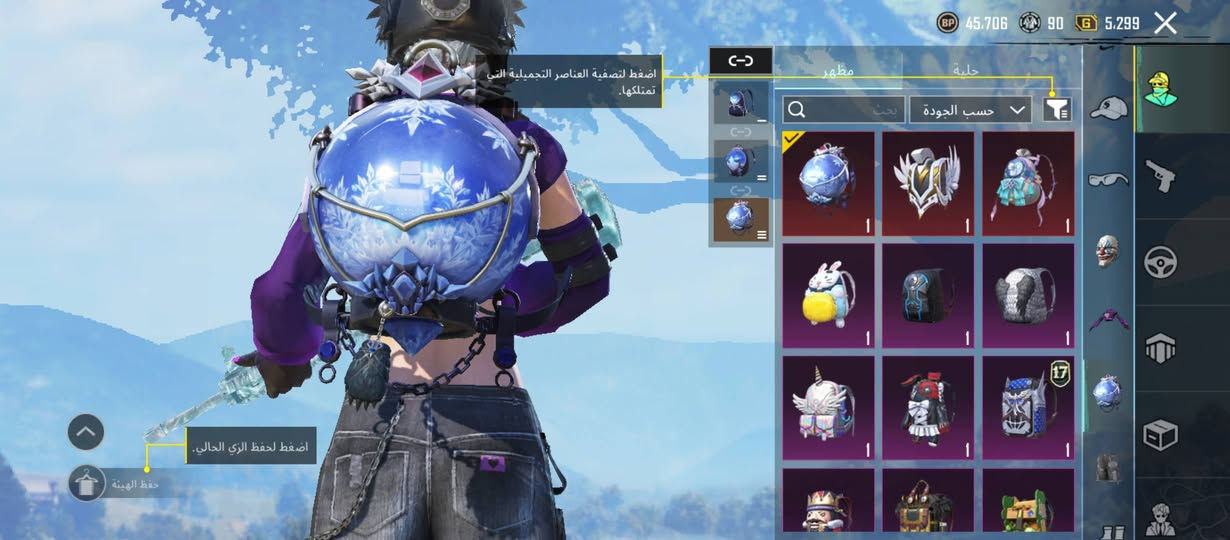Open the clown mask category
1230x540 pixels.
(x=1107, y=248)
